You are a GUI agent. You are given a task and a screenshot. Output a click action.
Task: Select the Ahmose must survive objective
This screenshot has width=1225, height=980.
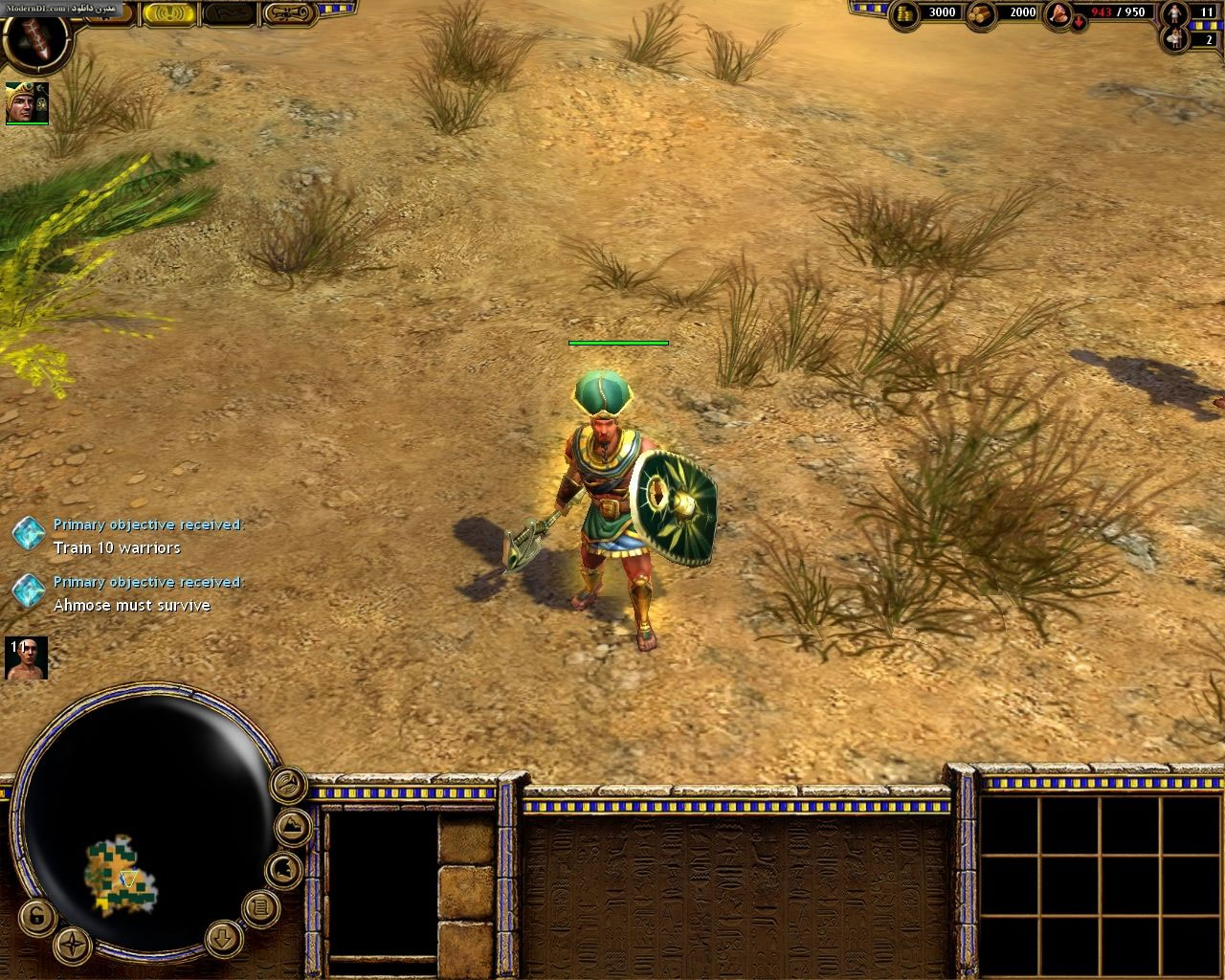point(131,605)
